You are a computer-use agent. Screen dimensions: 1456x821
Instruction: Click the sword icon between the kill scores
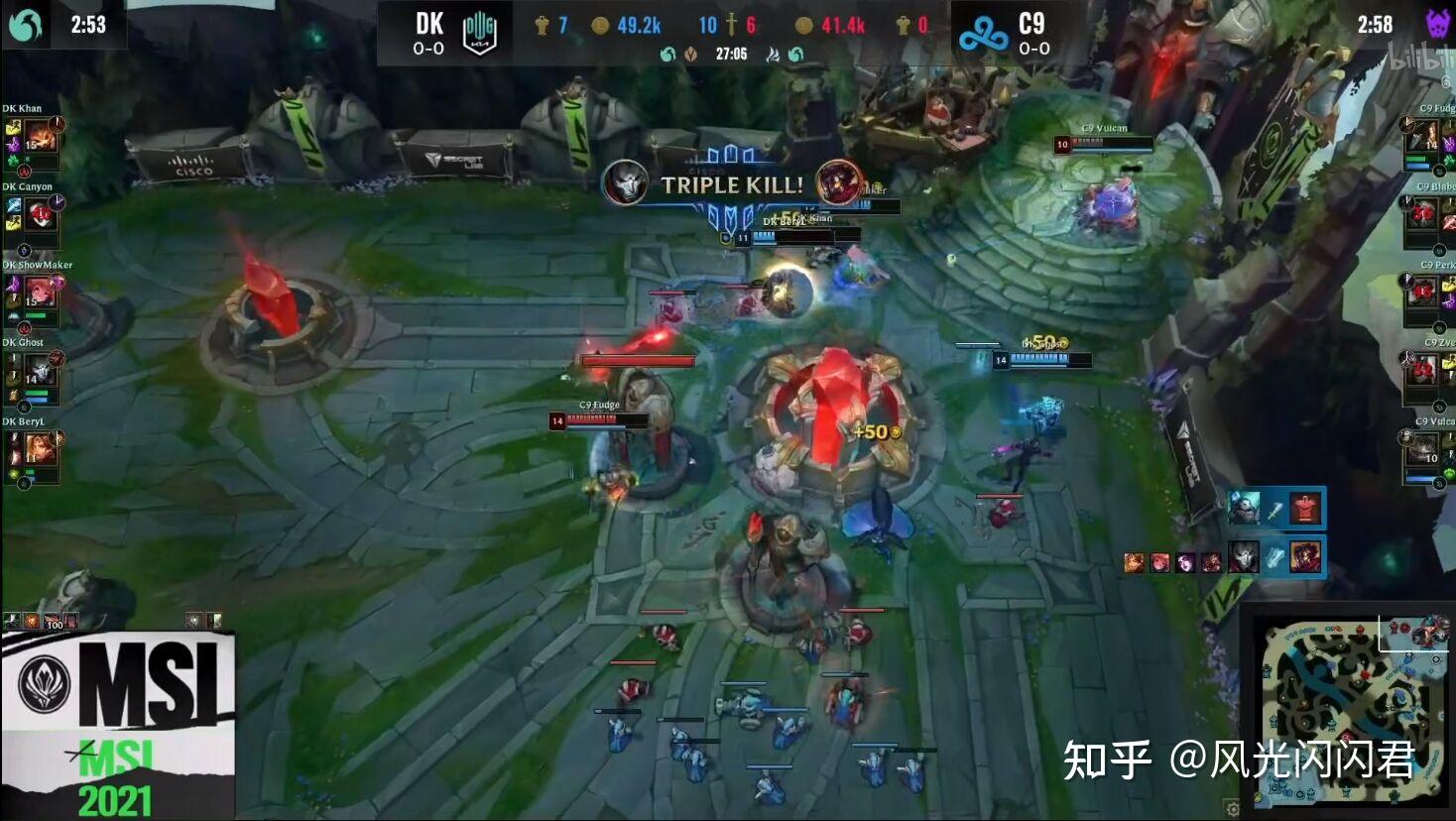click(x=729, y=25)
